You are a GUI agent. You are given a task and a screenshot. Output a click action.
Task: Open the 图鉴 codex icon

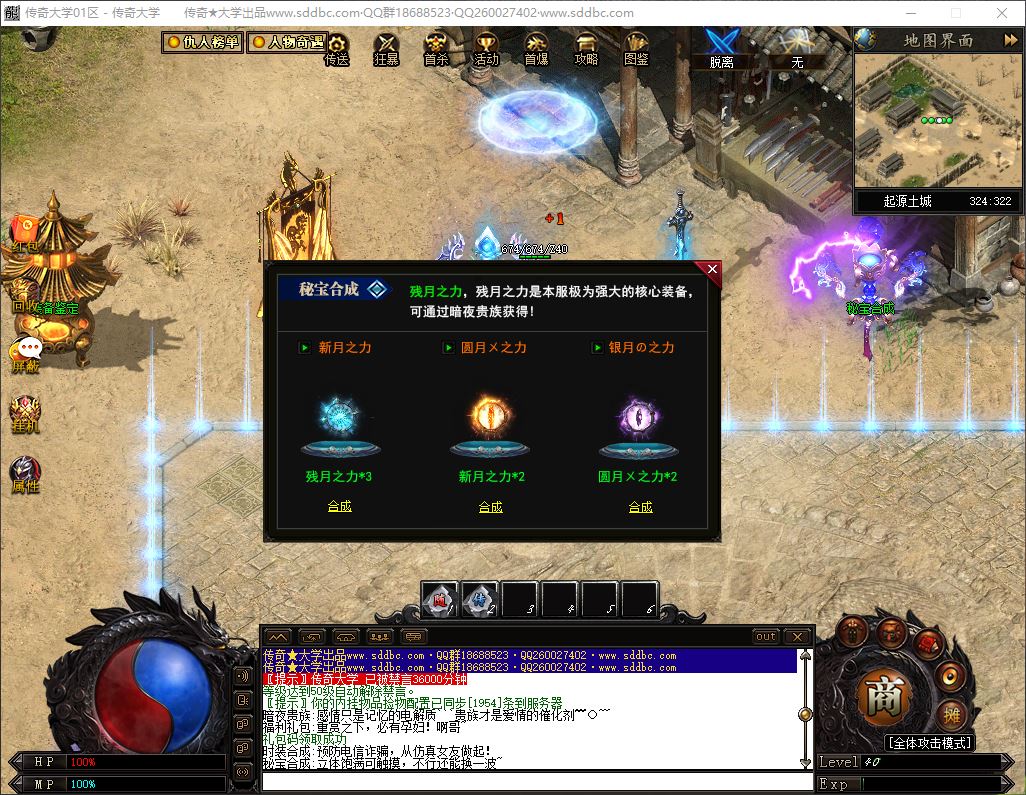(x=636, y=49)
